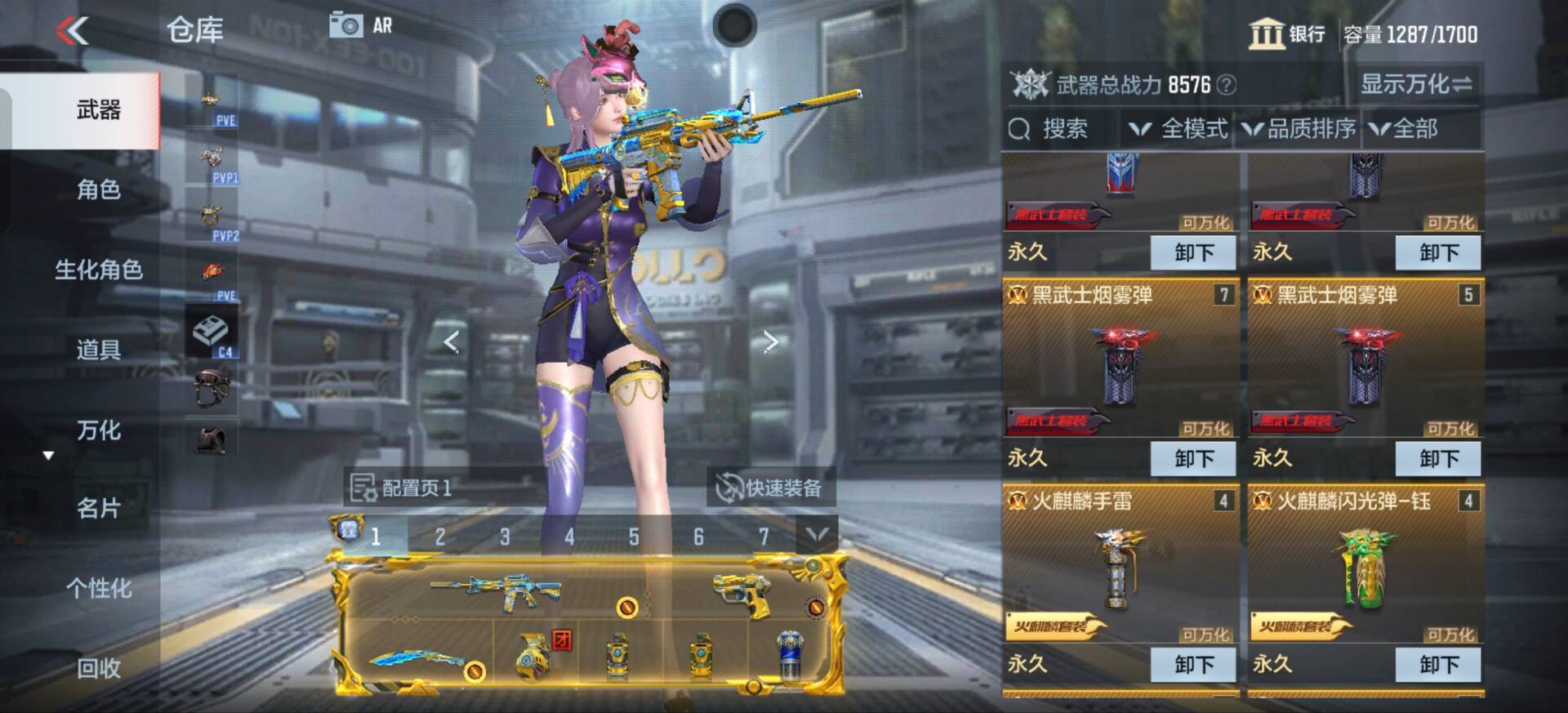Unequip the 火麒麟手雷 grenade with 卸下
The height and width of the screenshot is (713, 1568).
click(1193, 665)
